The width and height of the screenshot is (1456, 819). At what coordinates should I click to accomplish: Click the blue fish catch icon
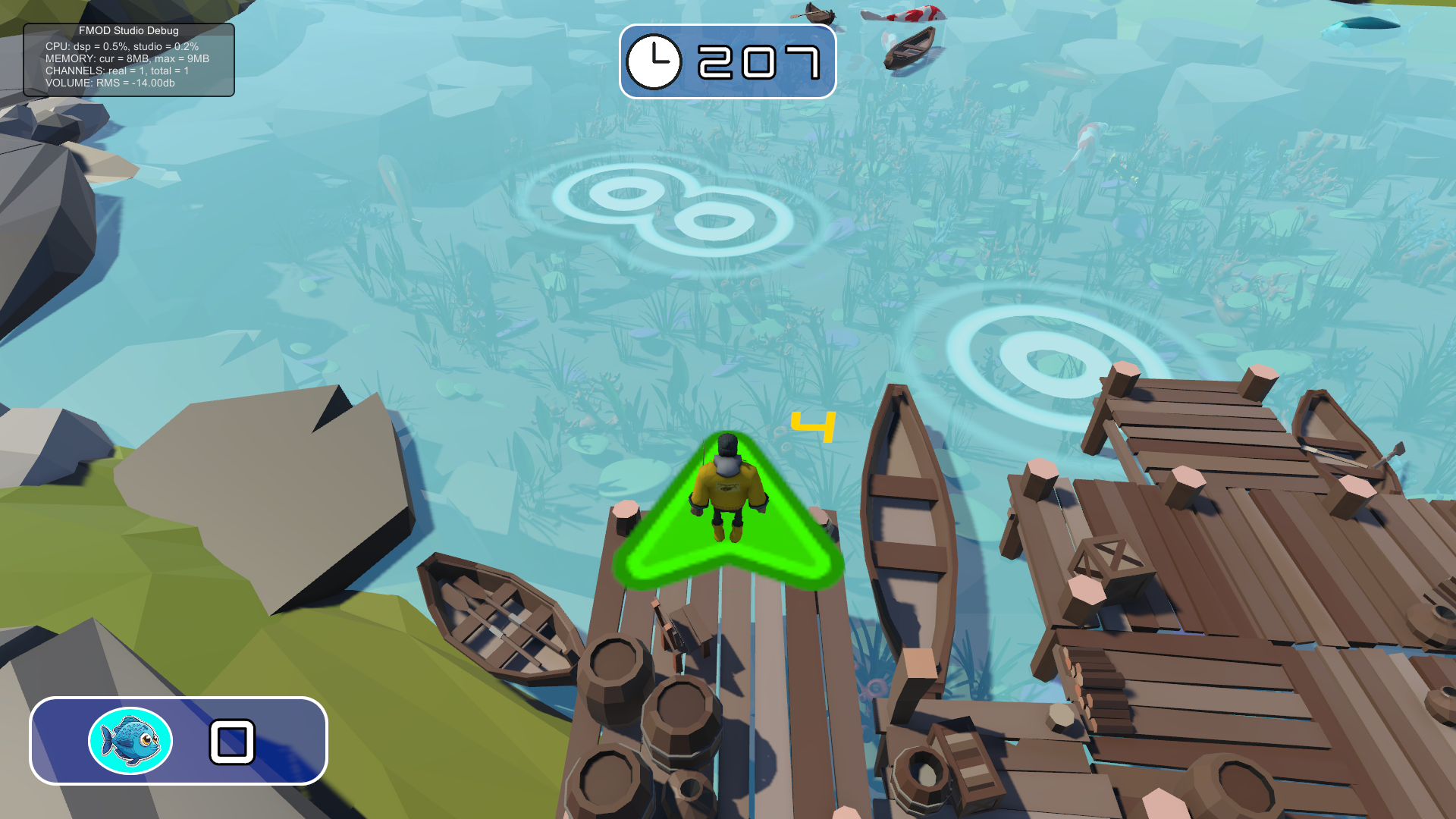point(130,741)
